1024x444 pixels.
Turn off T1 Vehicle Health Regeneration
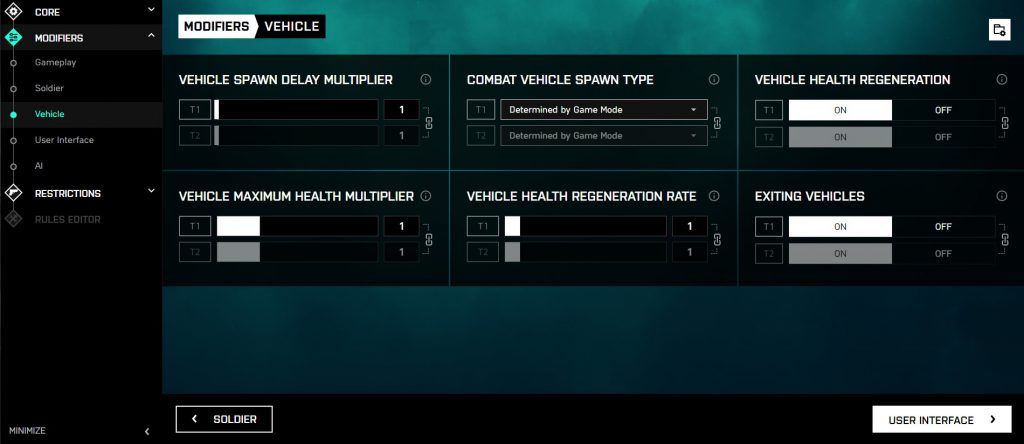point(943,110)
